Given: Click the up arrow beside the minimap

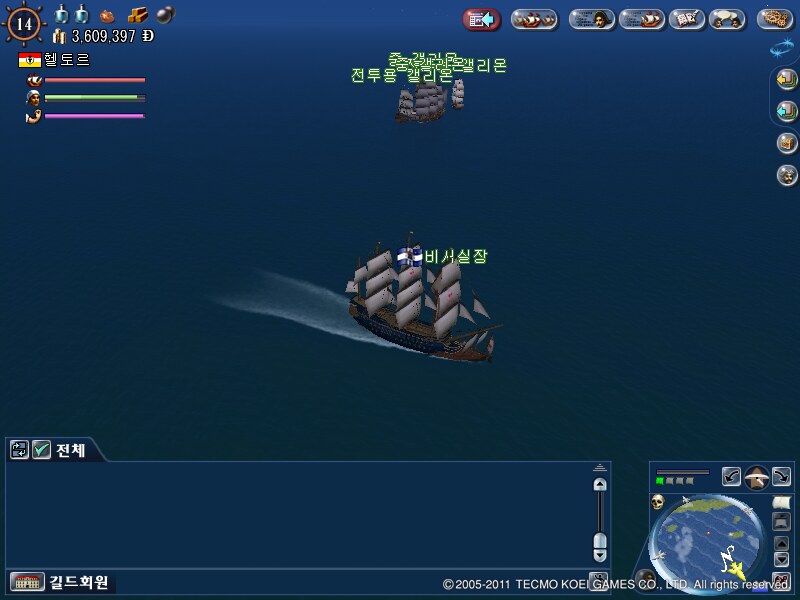Looking at the screenshot, I should 781,544.
